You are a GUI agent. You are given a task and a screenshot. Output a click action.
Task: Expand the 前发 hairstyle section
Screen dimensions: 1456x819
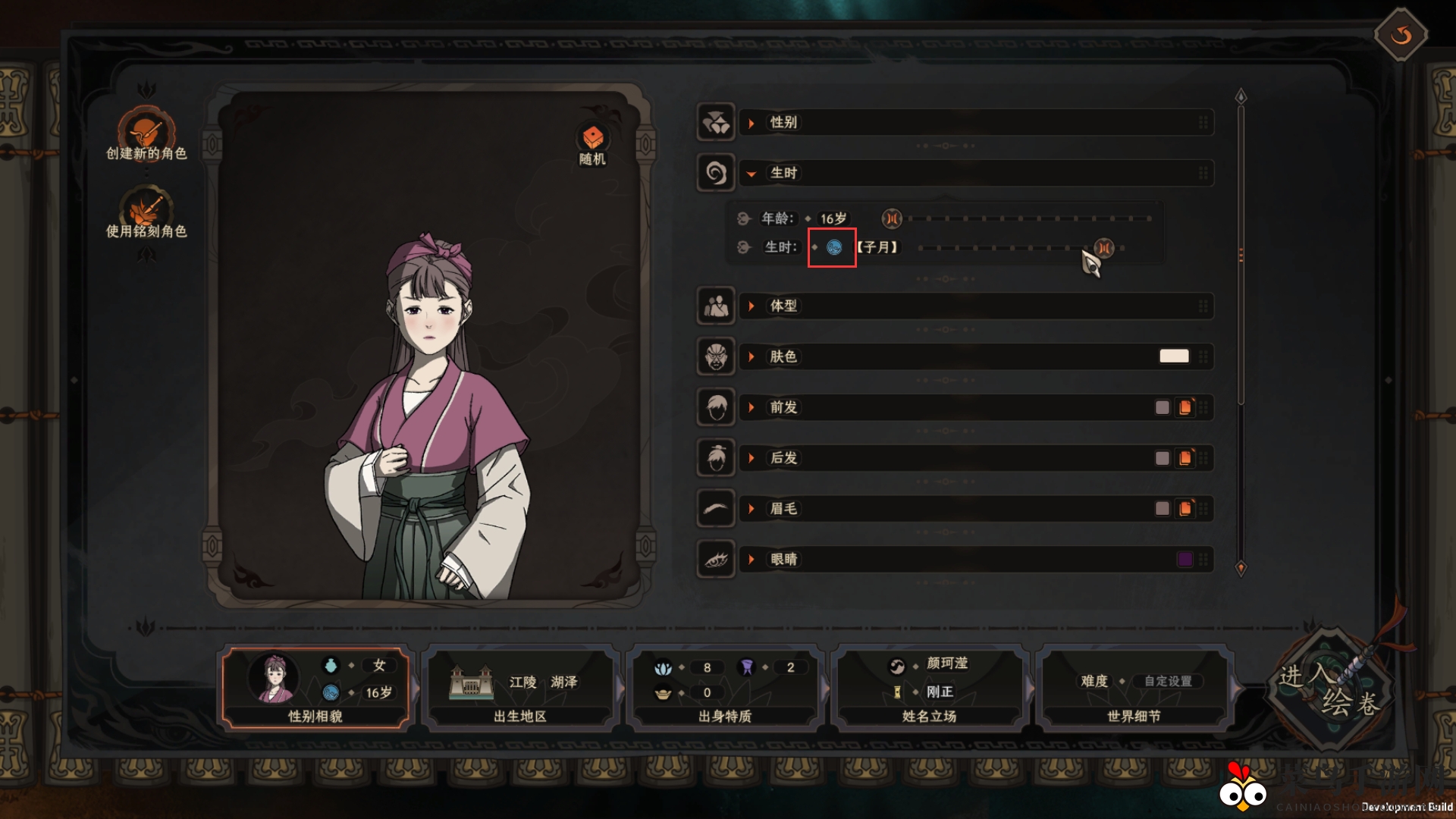click(783, 408)
